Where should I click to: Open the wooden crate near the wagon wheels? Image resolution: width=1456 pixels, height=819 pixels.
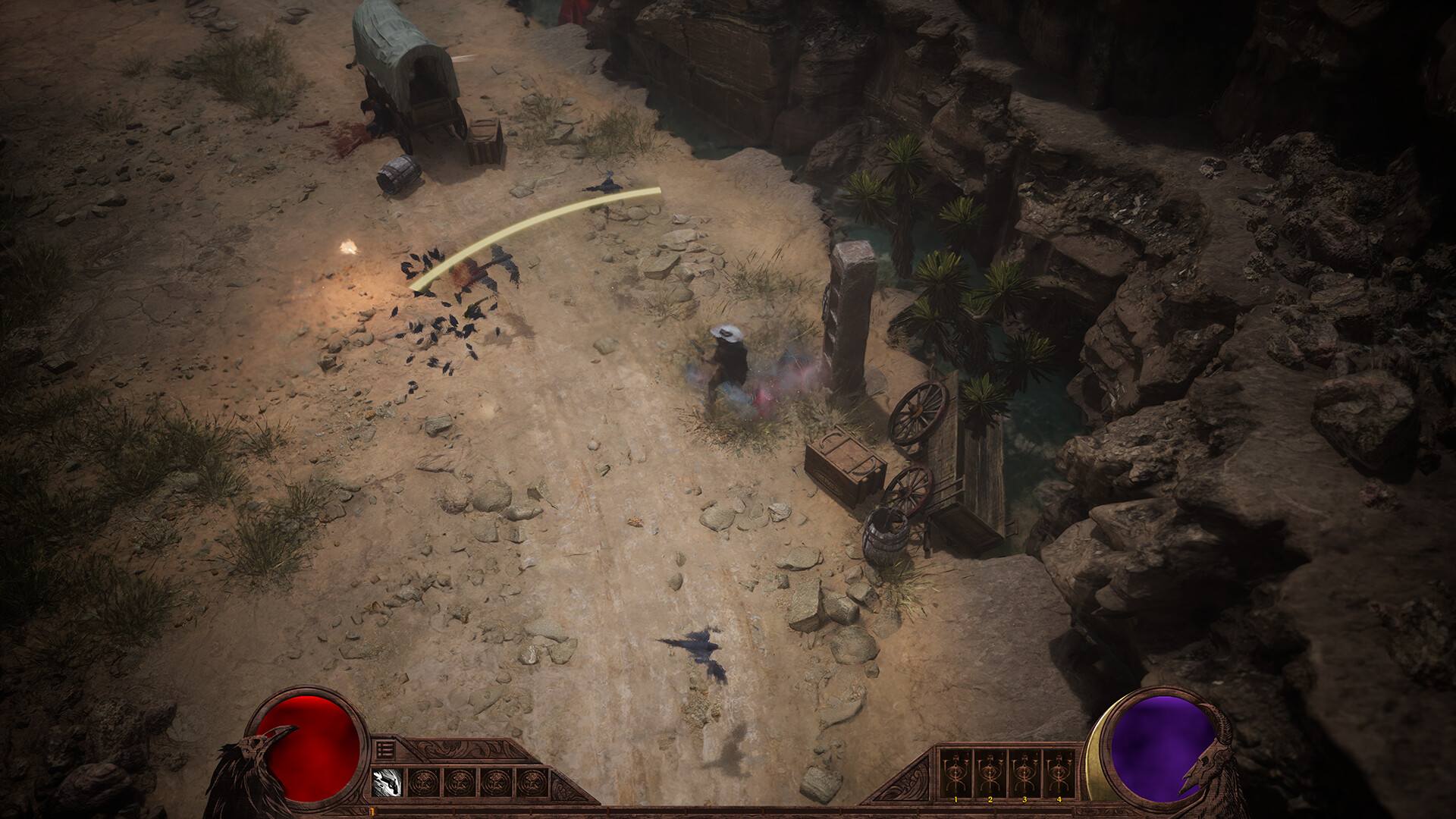click(846, 463)
